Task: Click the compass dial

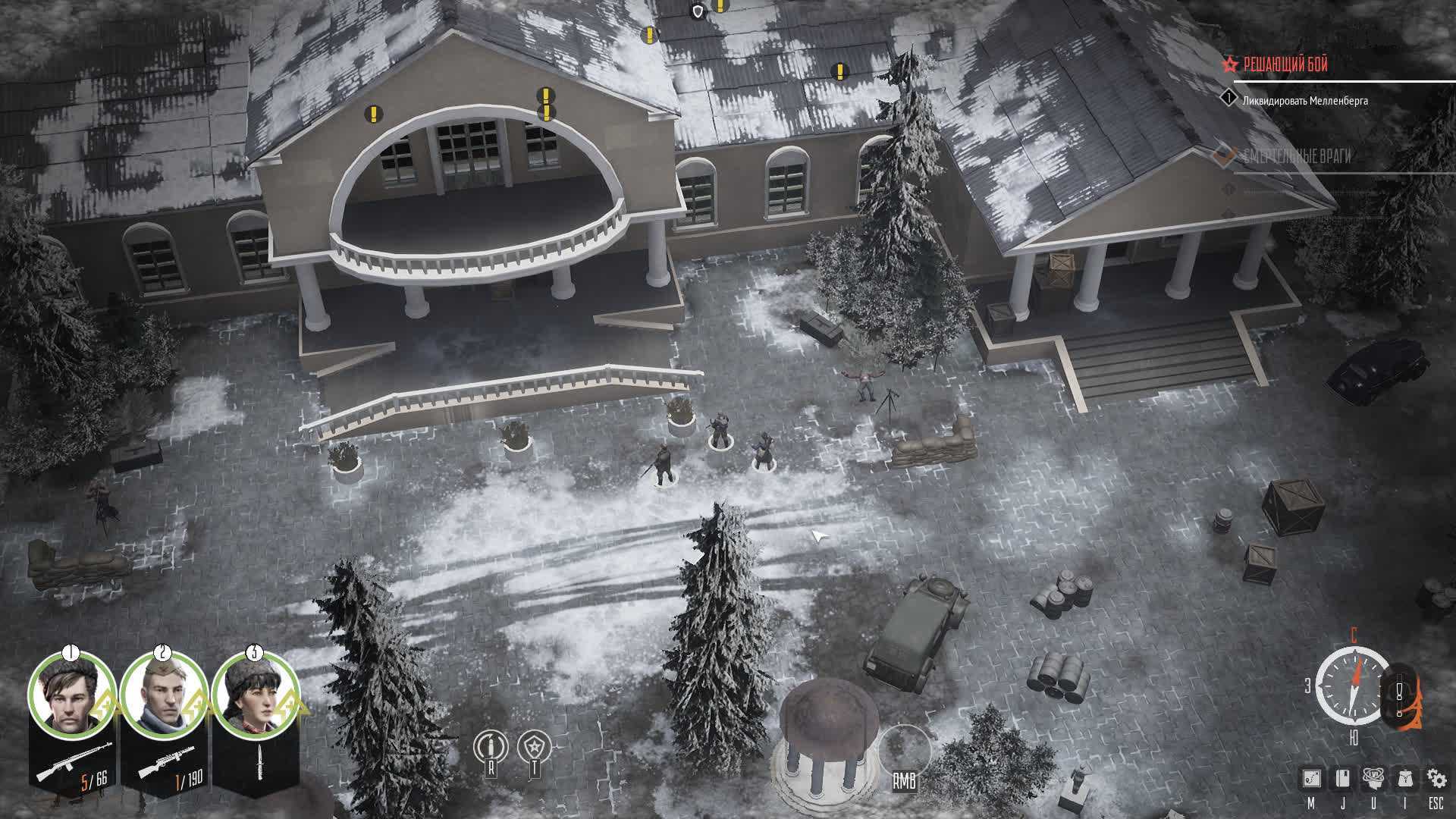Action: tap(1353, 686)
